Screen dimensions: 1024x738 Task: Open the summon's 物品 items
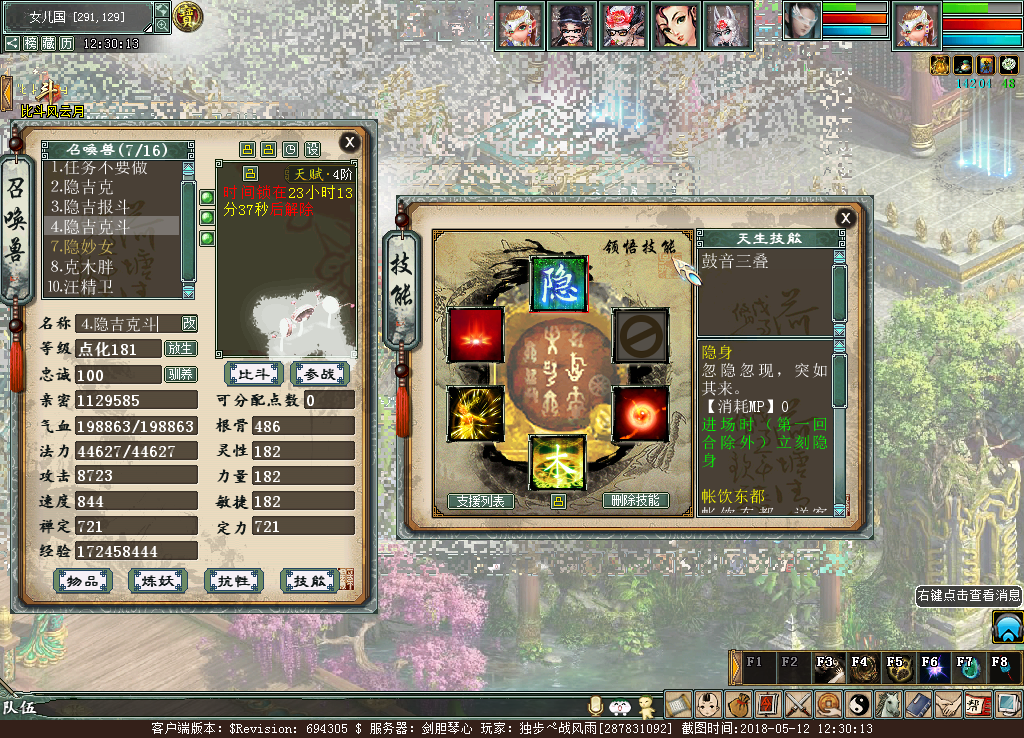(82, 580)
